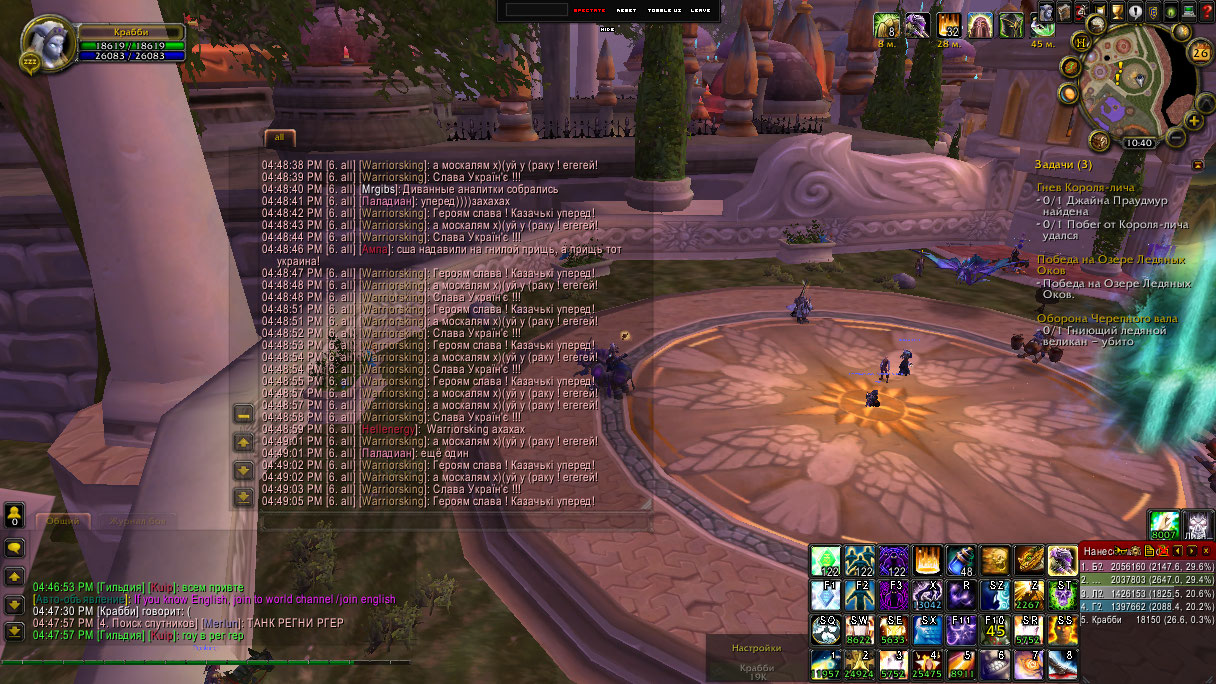
Task: Click the minimap zoom-out minus button
Action: [x=1177, y=138]
